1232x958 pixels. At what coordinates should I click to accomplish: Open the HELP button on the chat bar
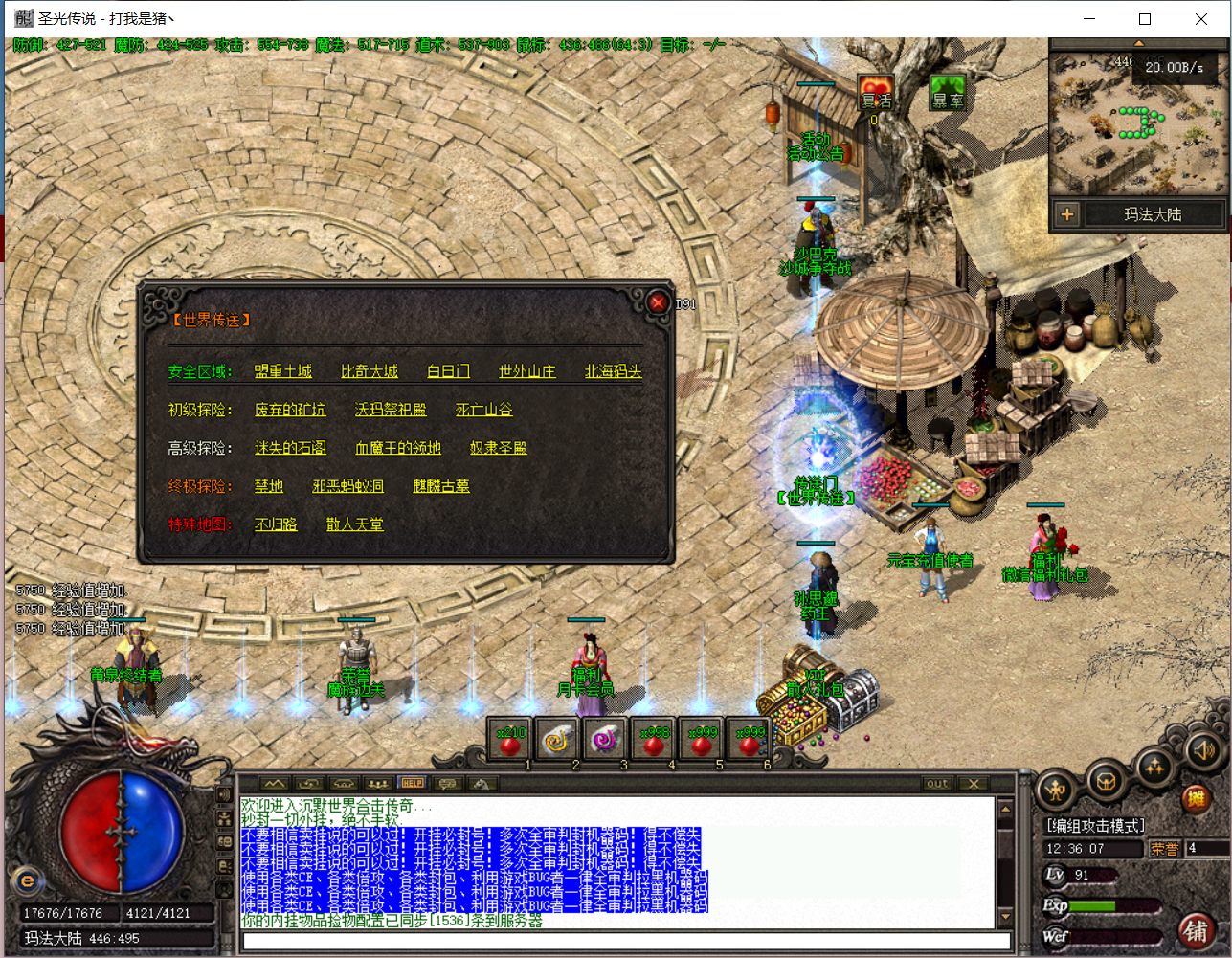tap(413, 783)
